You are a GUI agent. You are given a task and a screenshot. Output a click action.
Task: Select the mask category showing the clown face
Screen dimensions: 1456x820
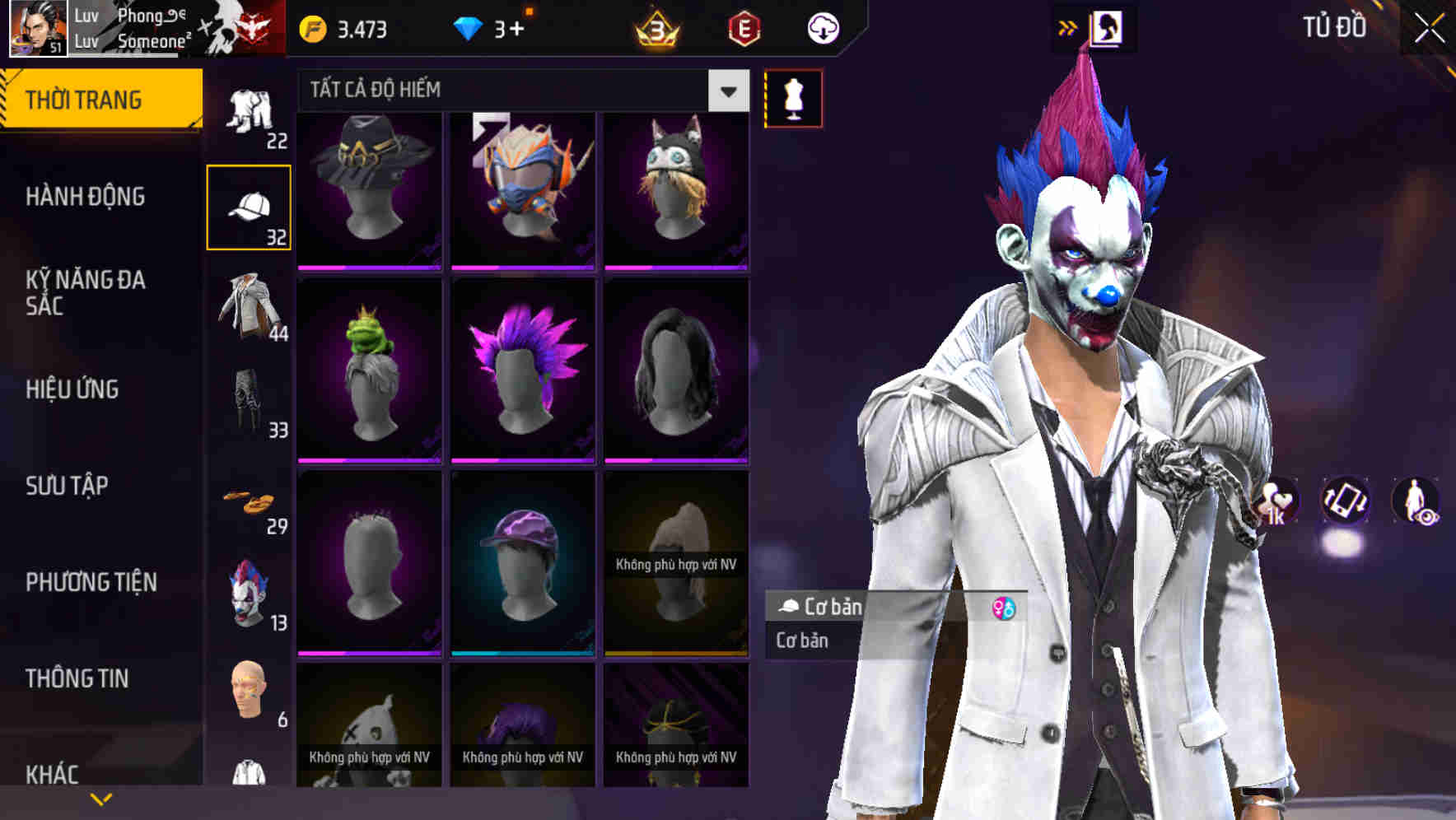tap(249, 594)
